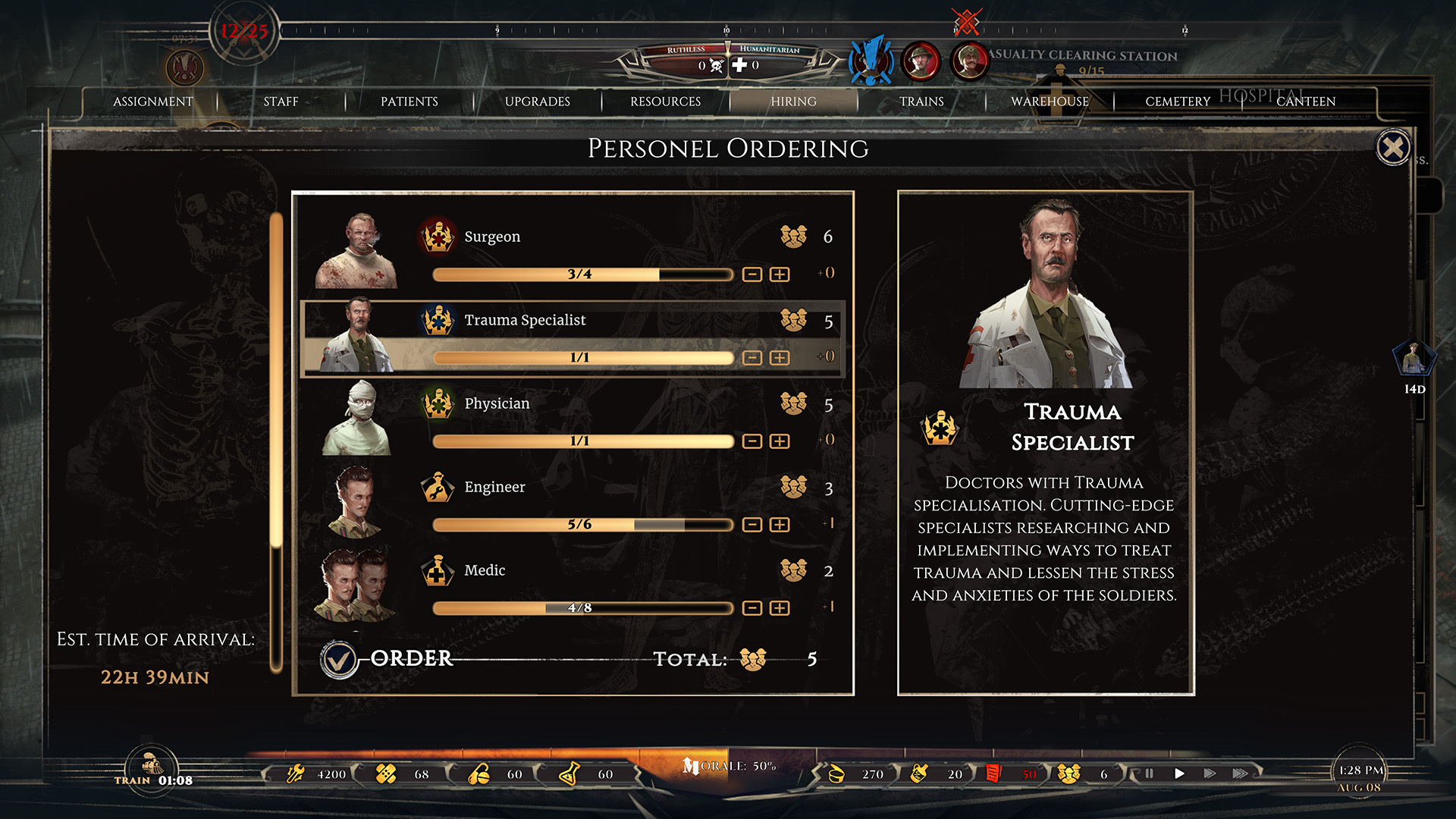Close the Personel Ordering window
This screenshot has width=1456, height=819.
pos(1393,148)
